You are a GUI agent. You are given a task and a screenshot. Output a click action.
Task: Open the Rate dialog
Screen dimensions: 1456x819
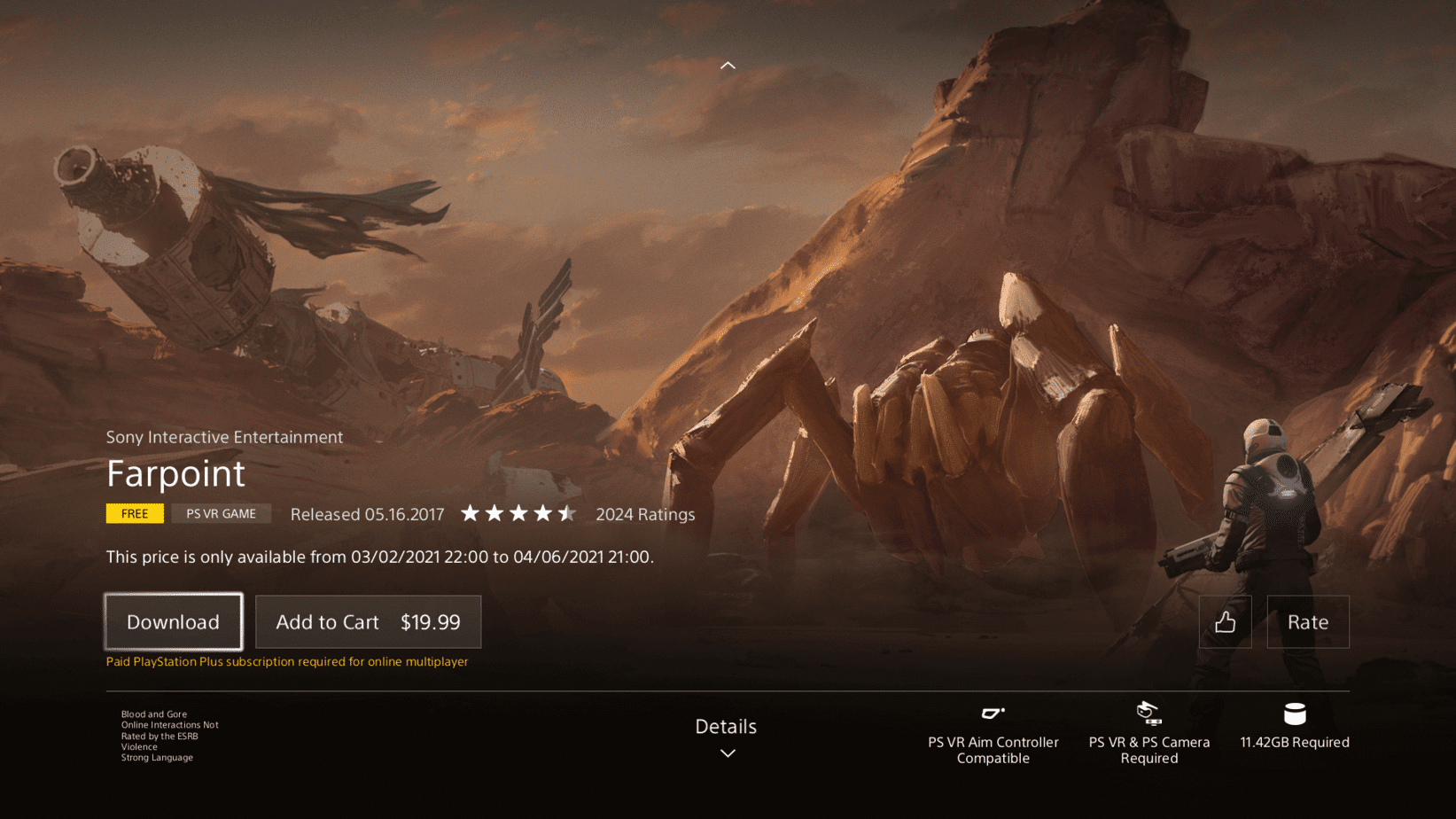(x=1308, y=621)
